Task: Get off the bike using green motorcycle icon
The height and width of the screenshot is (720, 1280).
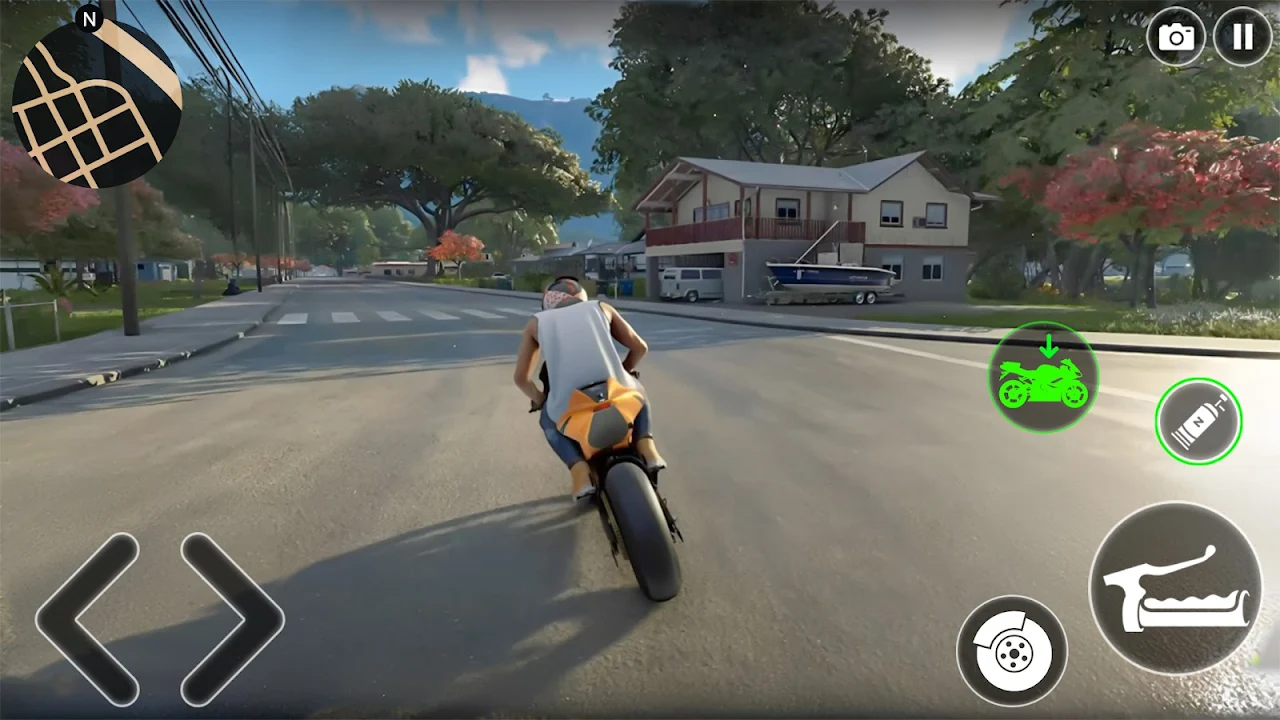Action: (x=1043, y=377)
